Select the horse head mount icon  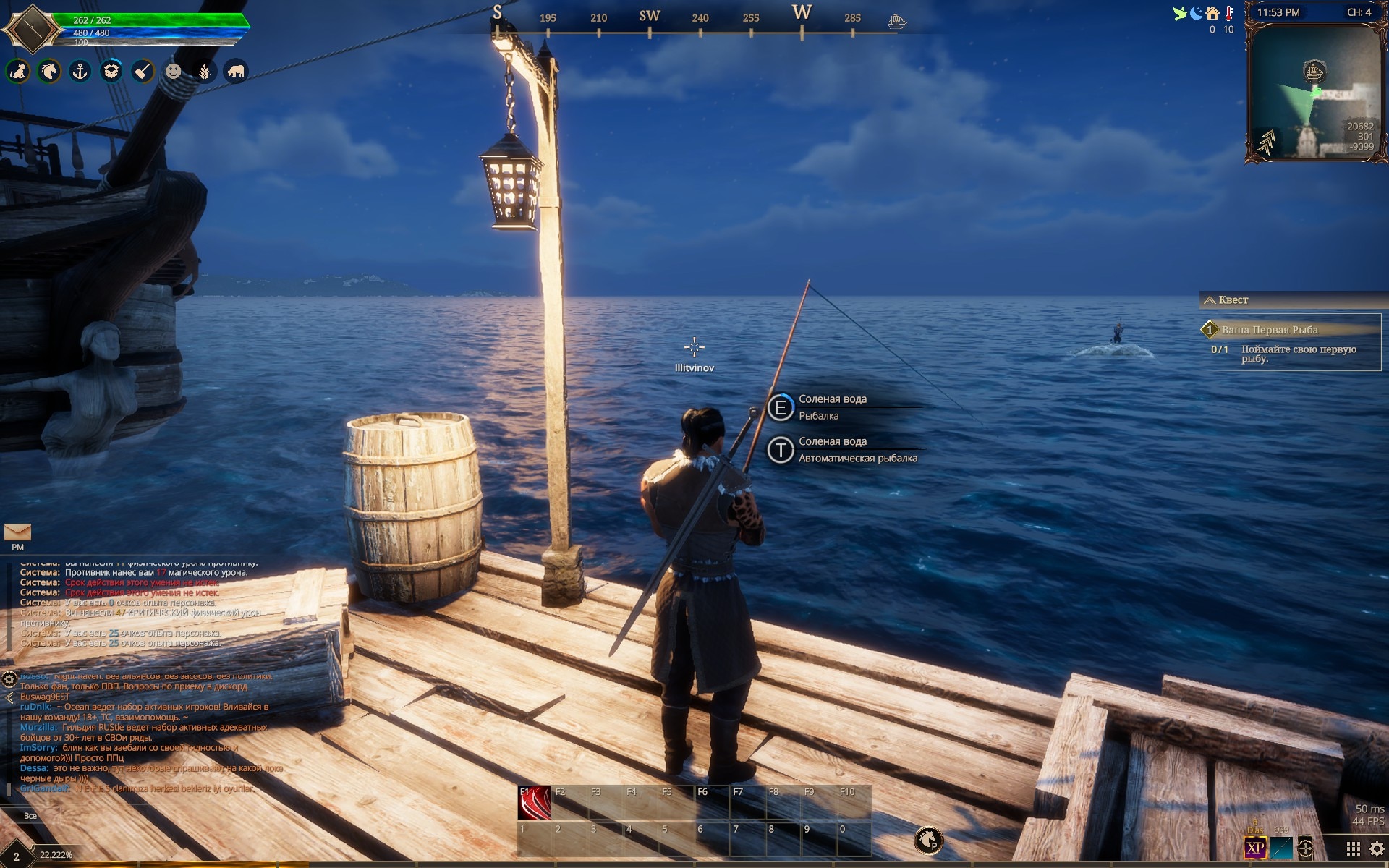49,71
